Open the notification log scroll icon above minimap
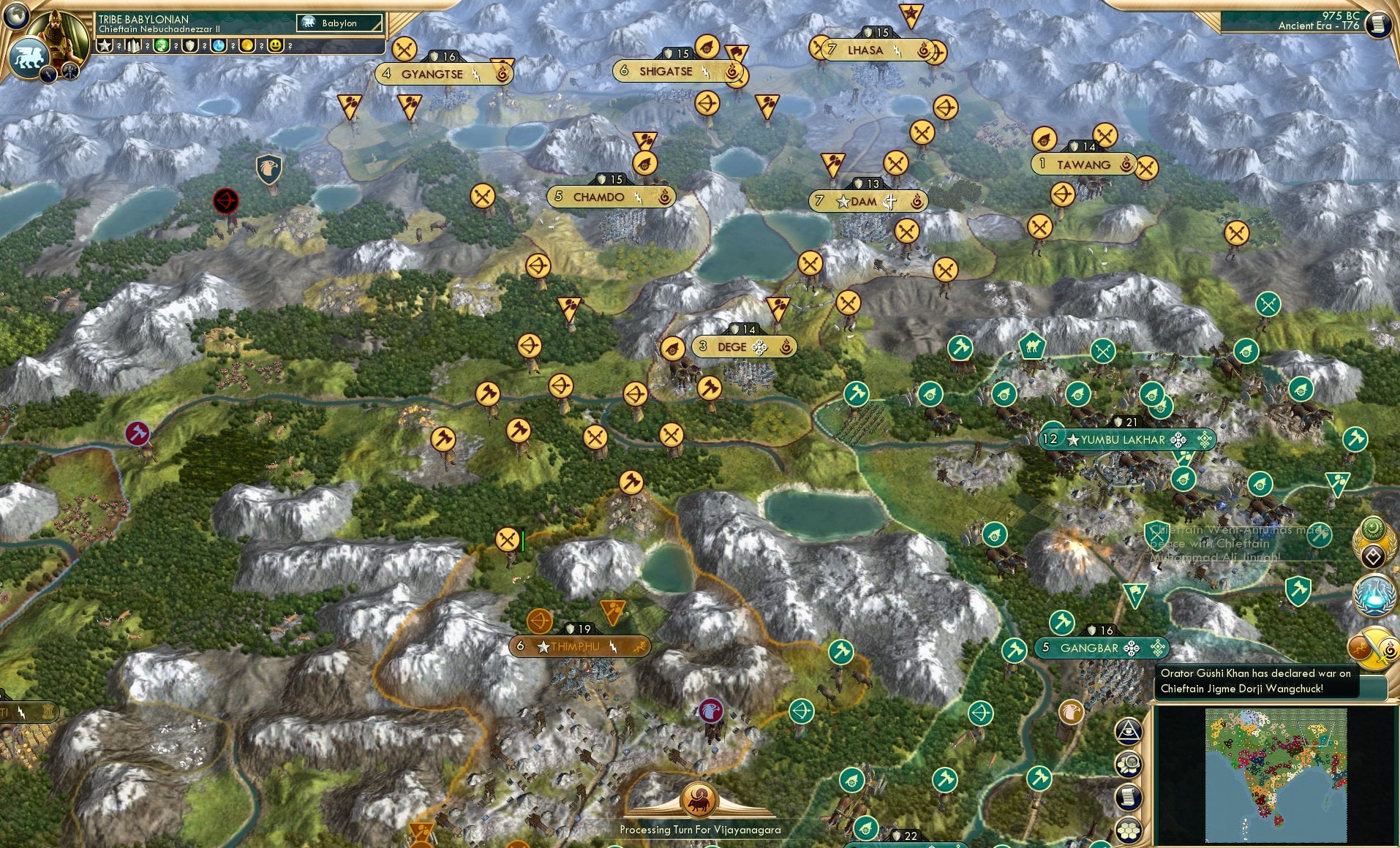Viewport: 1400px width, 848px height. 1129,798
